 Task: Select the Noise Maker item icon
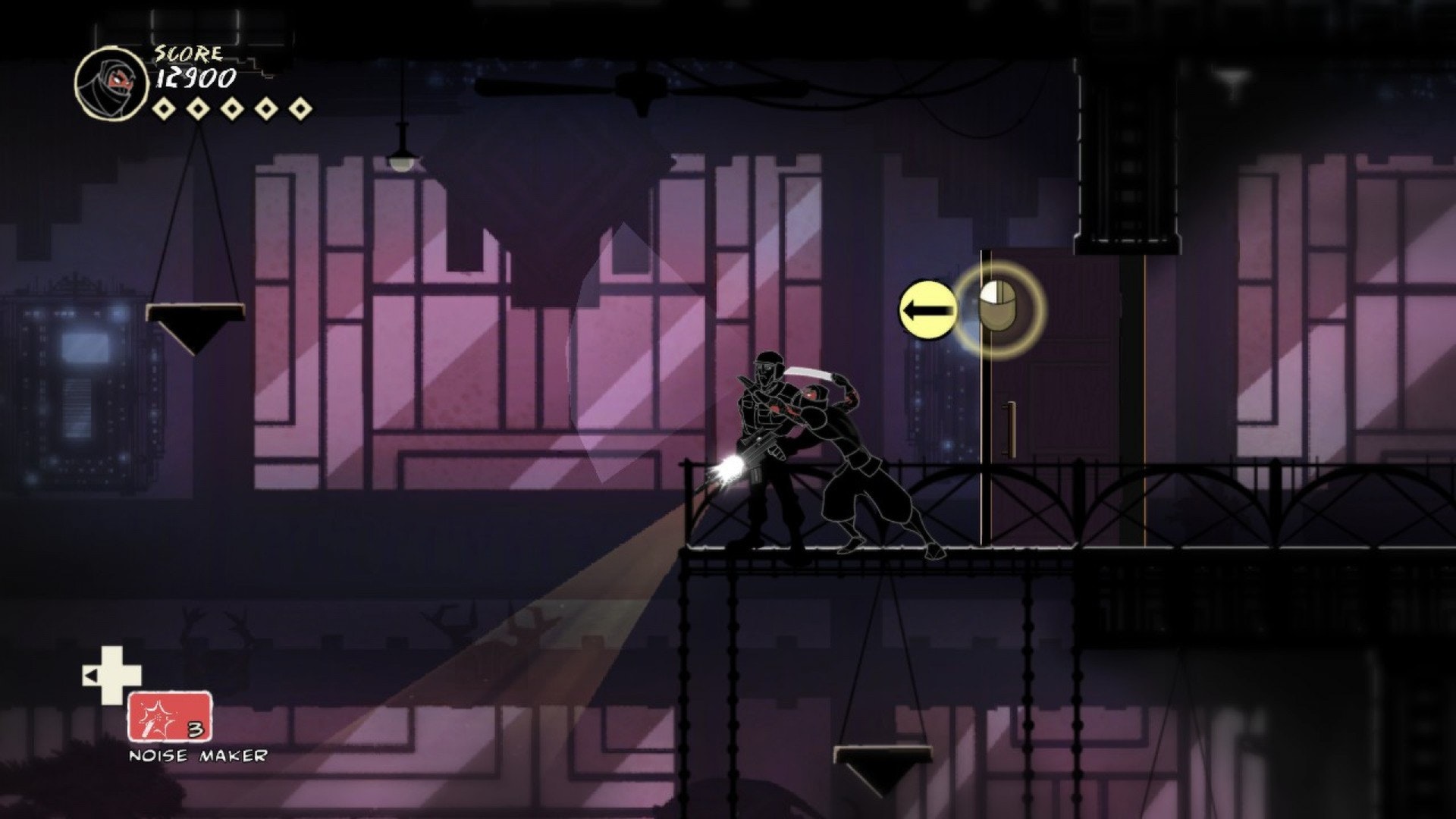[x=169, y=717]
